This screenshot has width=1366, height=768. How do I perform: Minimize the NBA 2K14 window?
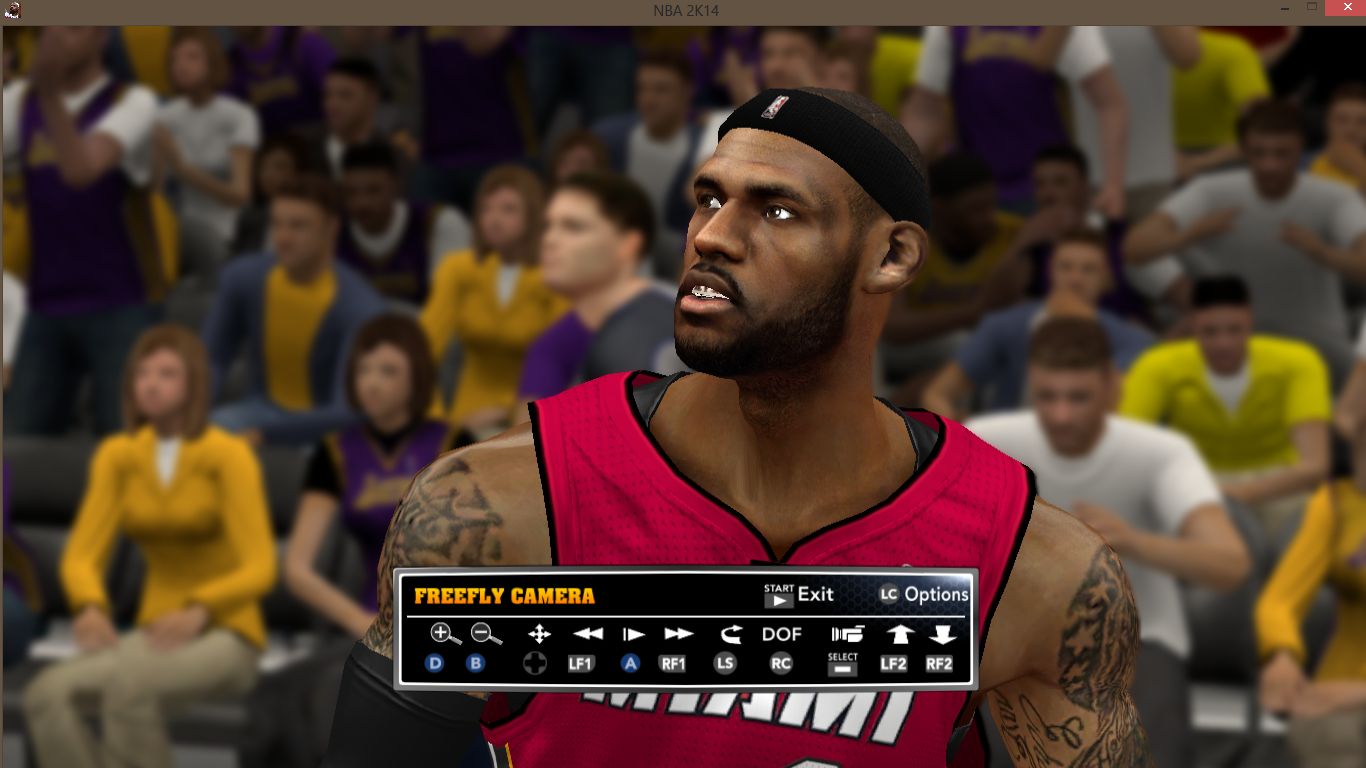tap(1283, 8)
